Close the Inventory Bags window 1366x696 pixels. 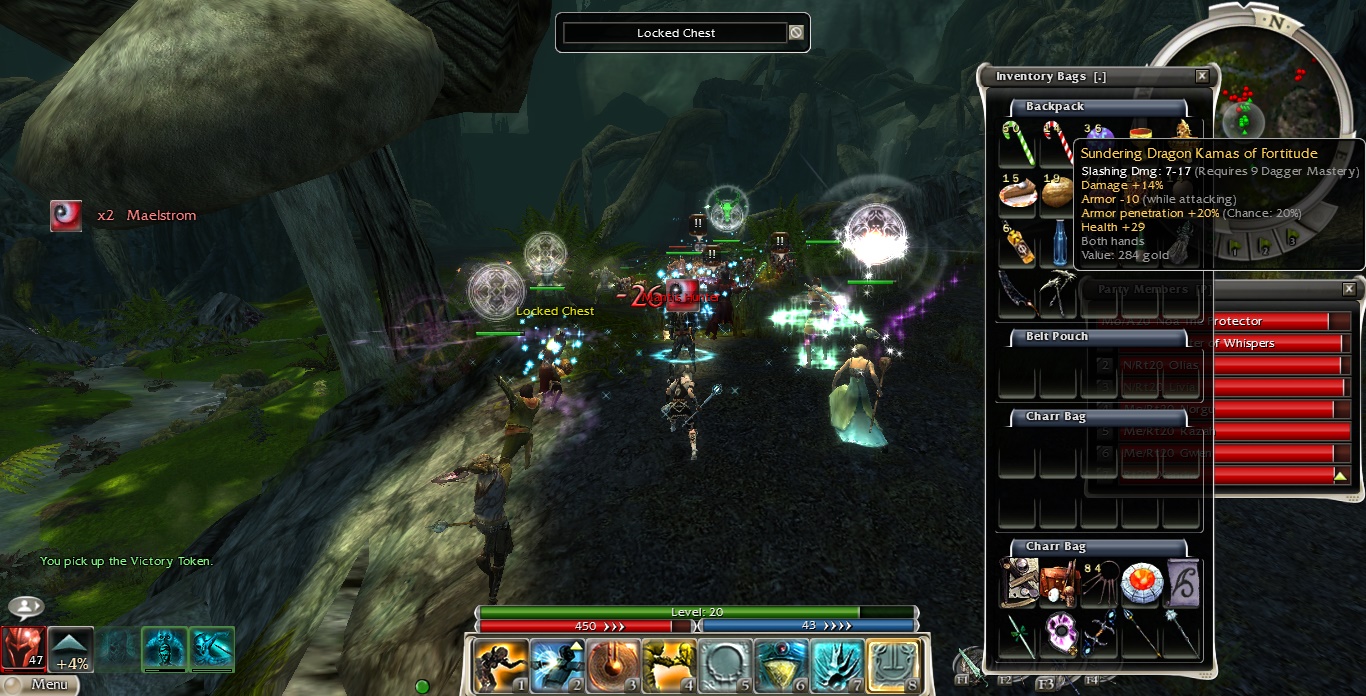pyautogui.click(x=1202, y=76)
